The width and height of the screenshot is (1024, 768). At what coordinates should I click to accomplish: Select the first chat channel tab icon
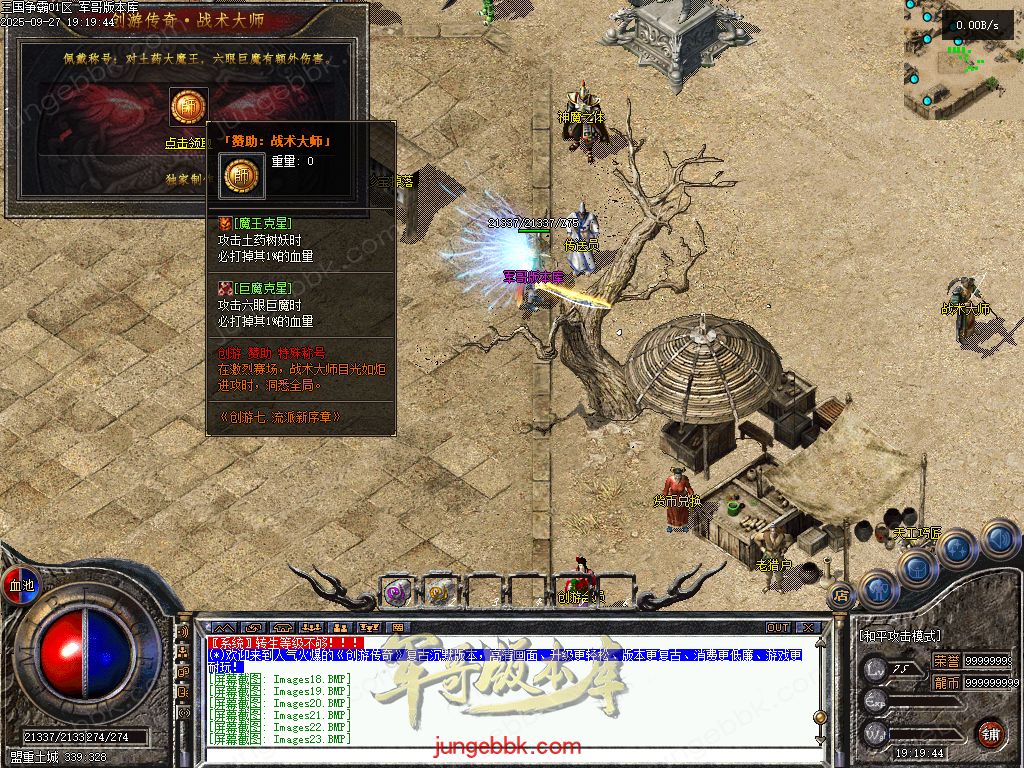pyautogui.click(x=223, y=628)
